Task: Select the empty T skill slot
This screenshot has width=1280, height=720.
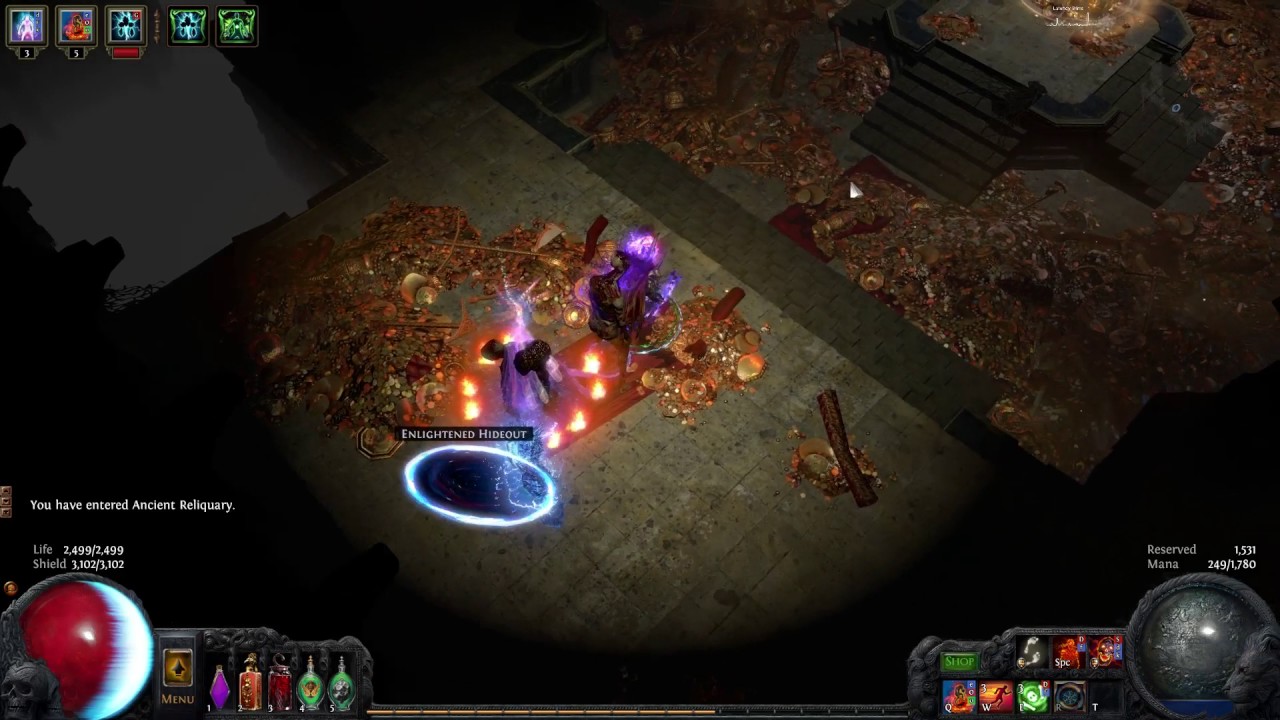Action: (x=1104, y=695)
